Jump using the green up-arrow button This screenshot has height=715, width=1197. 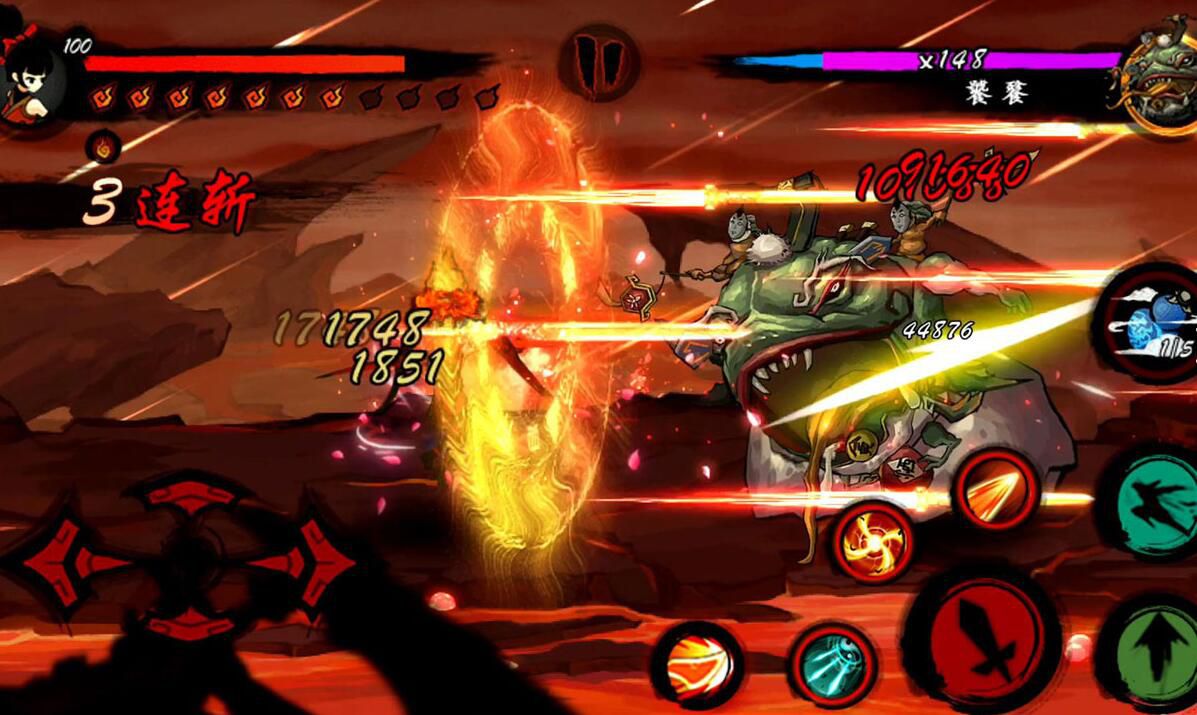coord(1153,652)
